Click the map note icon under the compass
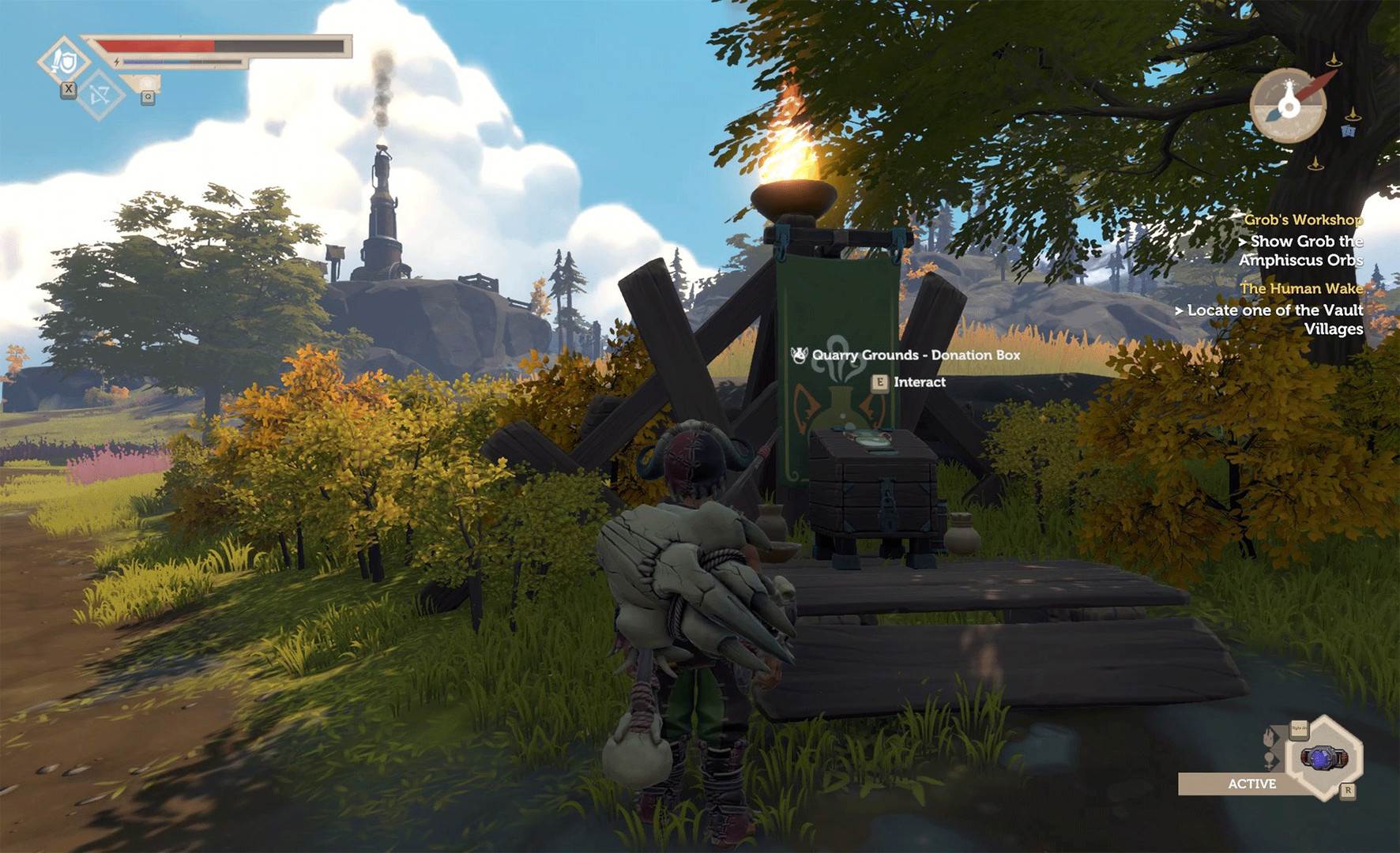 pos(1349,132)
